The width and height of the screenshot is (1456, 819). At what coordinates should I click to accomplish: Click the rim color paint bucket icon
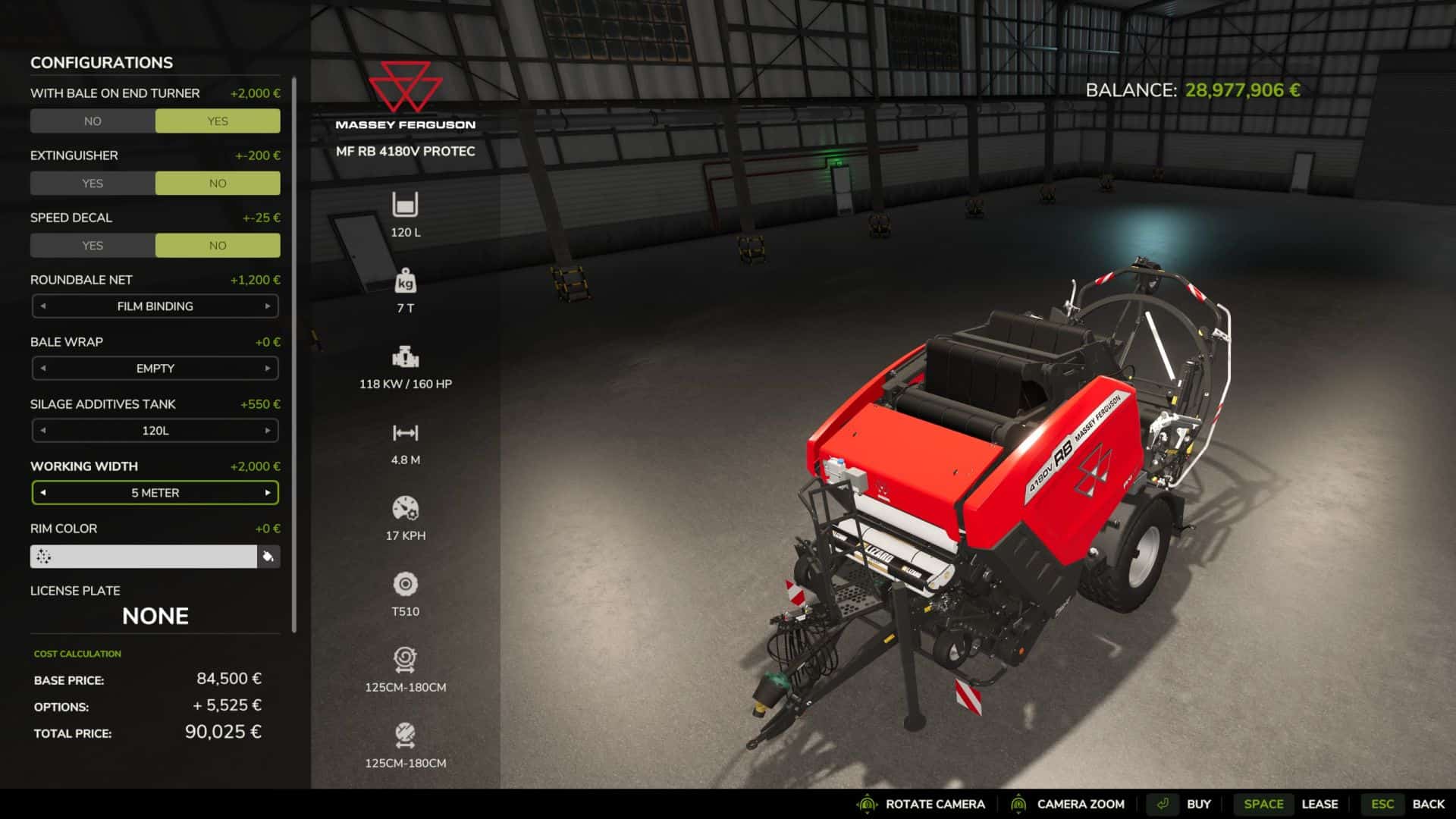(268, 557)
